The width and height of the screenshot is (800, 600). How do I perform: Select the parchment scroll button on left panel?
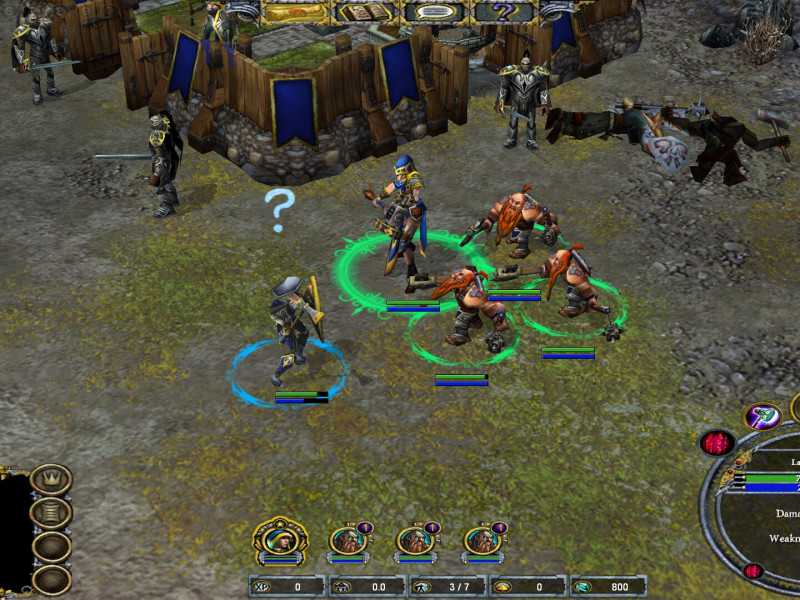click(51, 513)
